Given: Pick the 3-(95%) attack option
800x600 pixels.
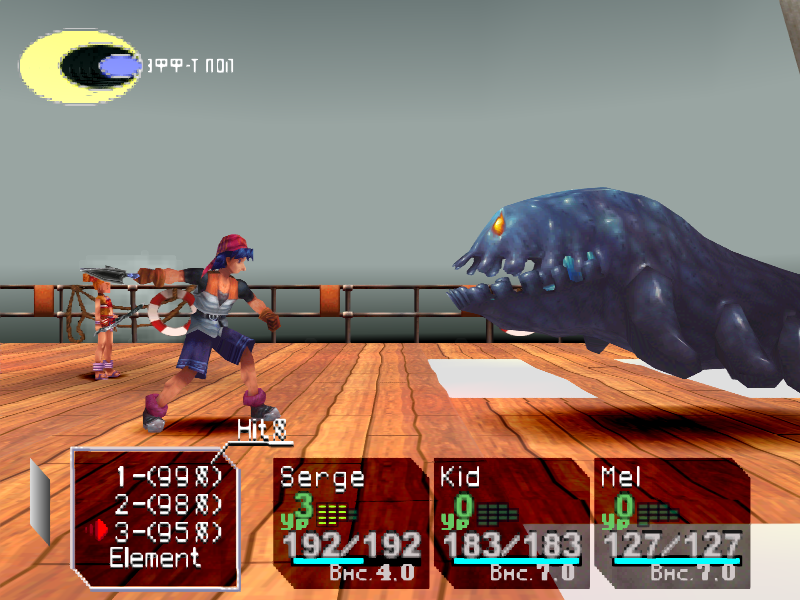Looking at the screenshot, I should 168,530.
